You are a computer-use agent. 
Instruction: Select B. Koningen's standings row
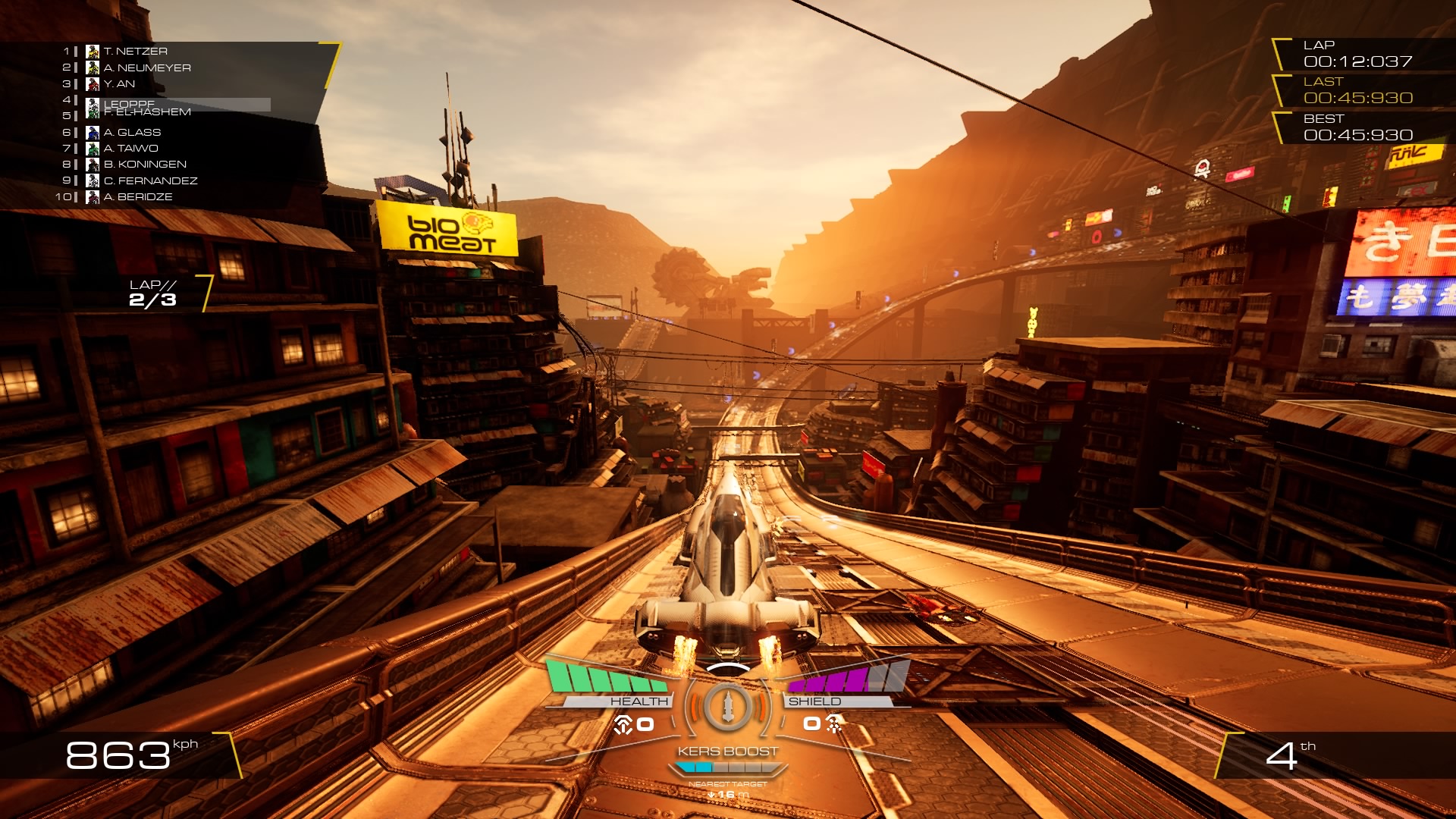[144, 165]
